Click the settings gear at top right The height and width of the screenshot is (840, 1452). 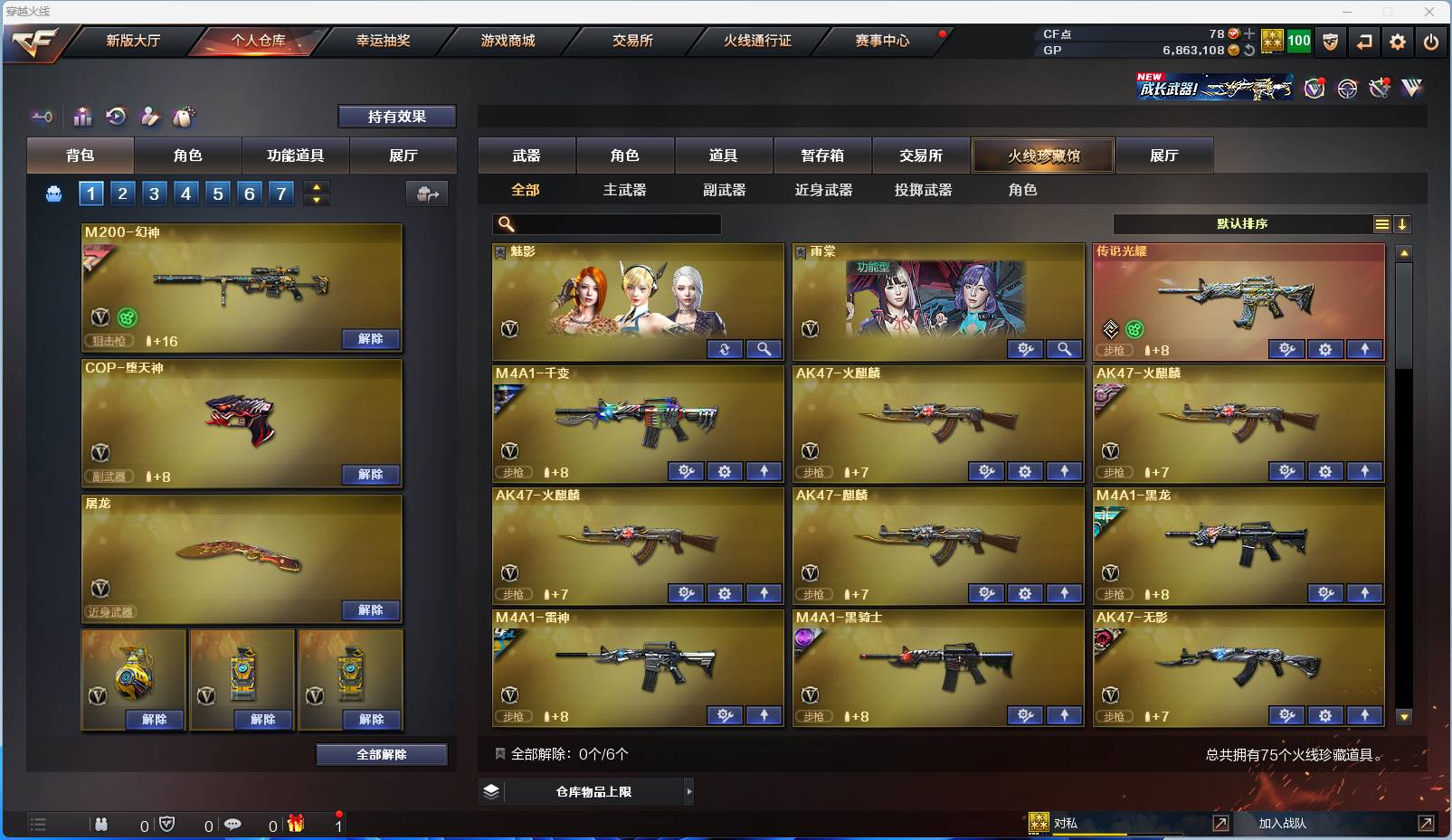click(1398, 42)
